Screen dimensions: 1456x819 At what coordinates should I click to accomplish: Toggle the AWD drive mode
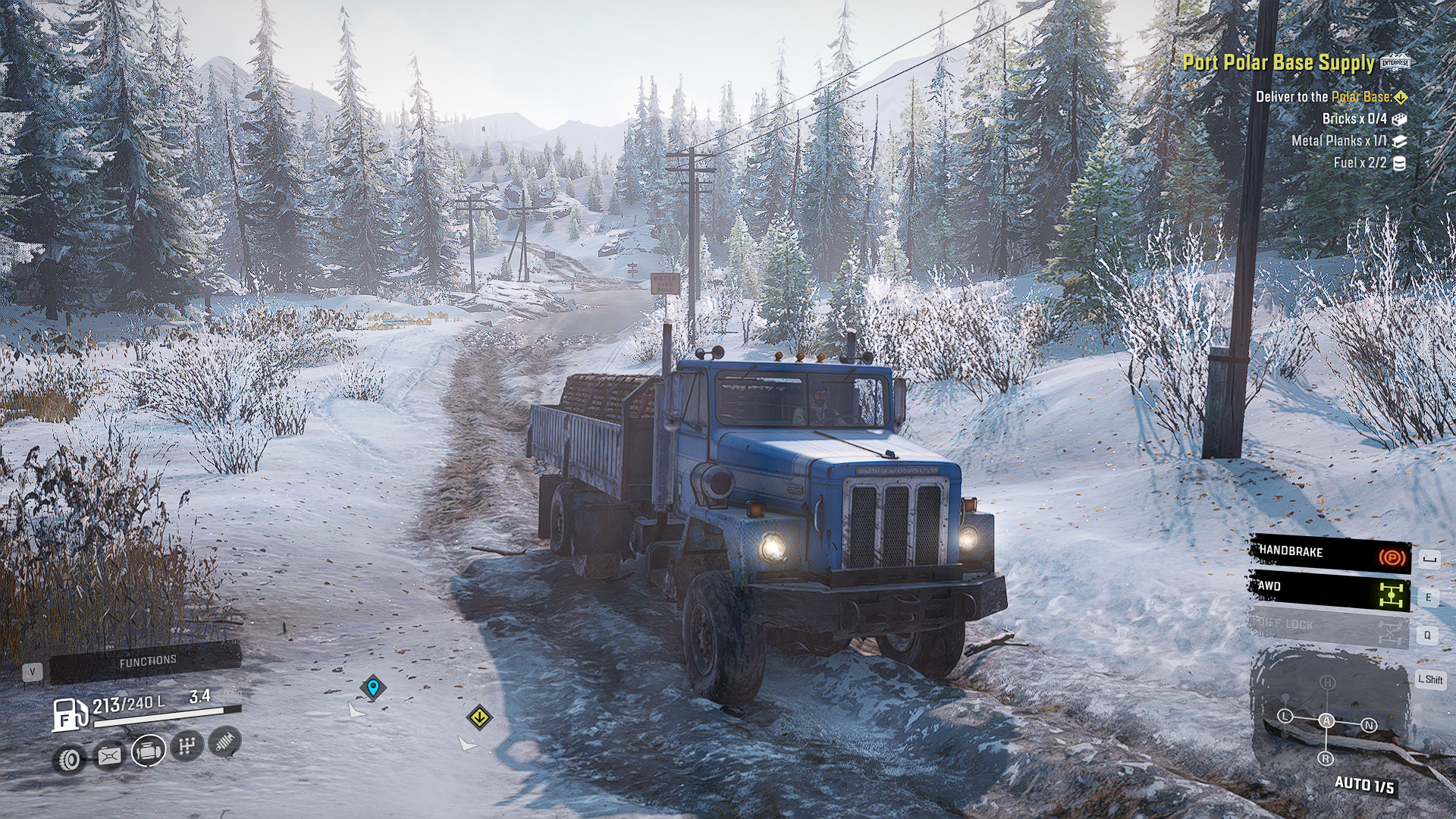[x=1330, y=591]
